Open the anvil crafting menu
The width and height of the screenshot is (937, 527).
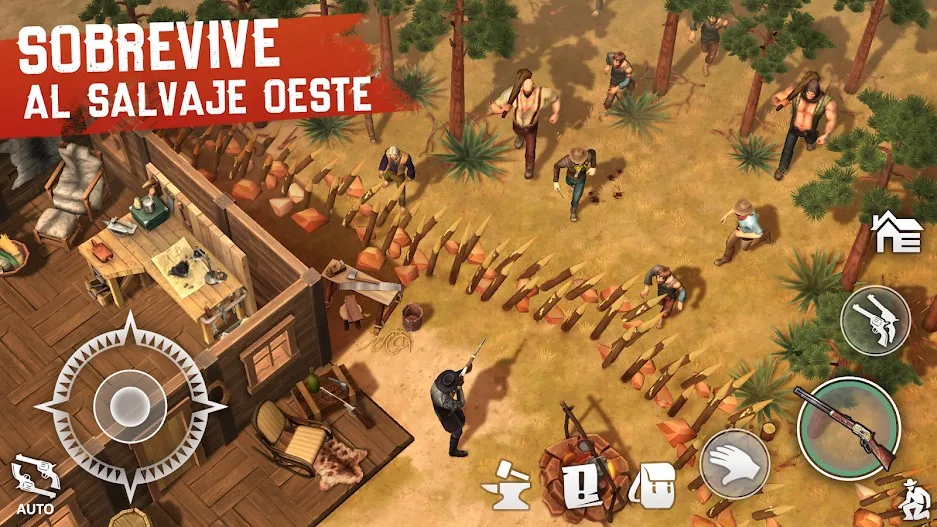click(x=506, y=487)
